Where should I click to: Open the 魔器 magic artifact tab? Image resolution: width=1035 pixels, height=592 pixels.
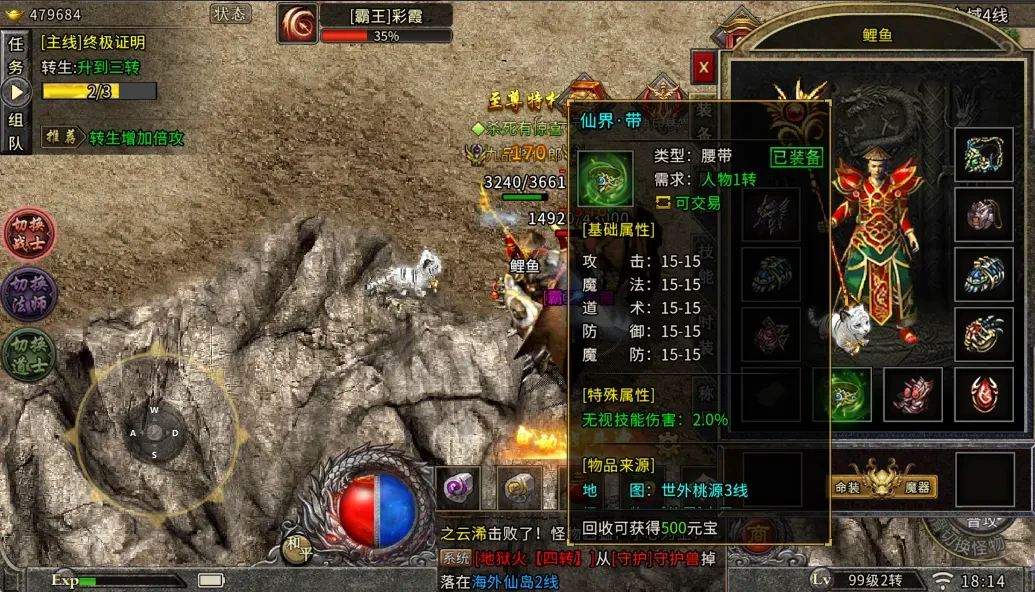coord(917,487)
